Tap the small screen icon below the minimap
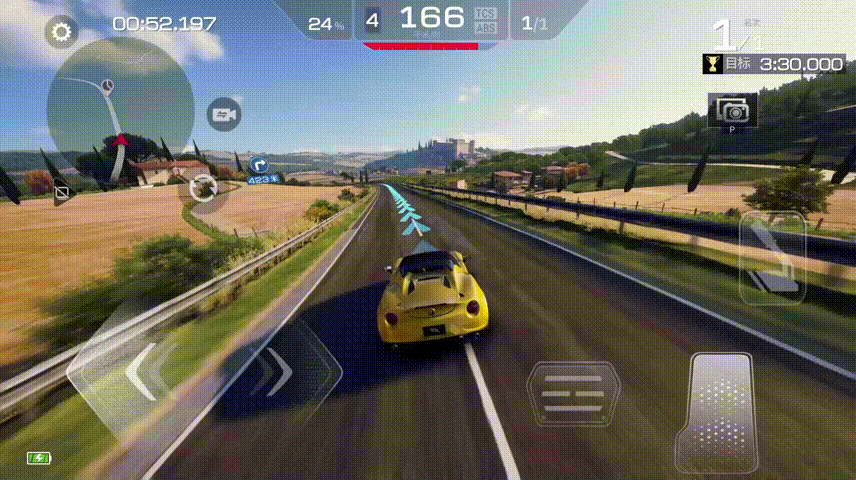This screenshot has width=856, height=480. [x=62, y=190]
